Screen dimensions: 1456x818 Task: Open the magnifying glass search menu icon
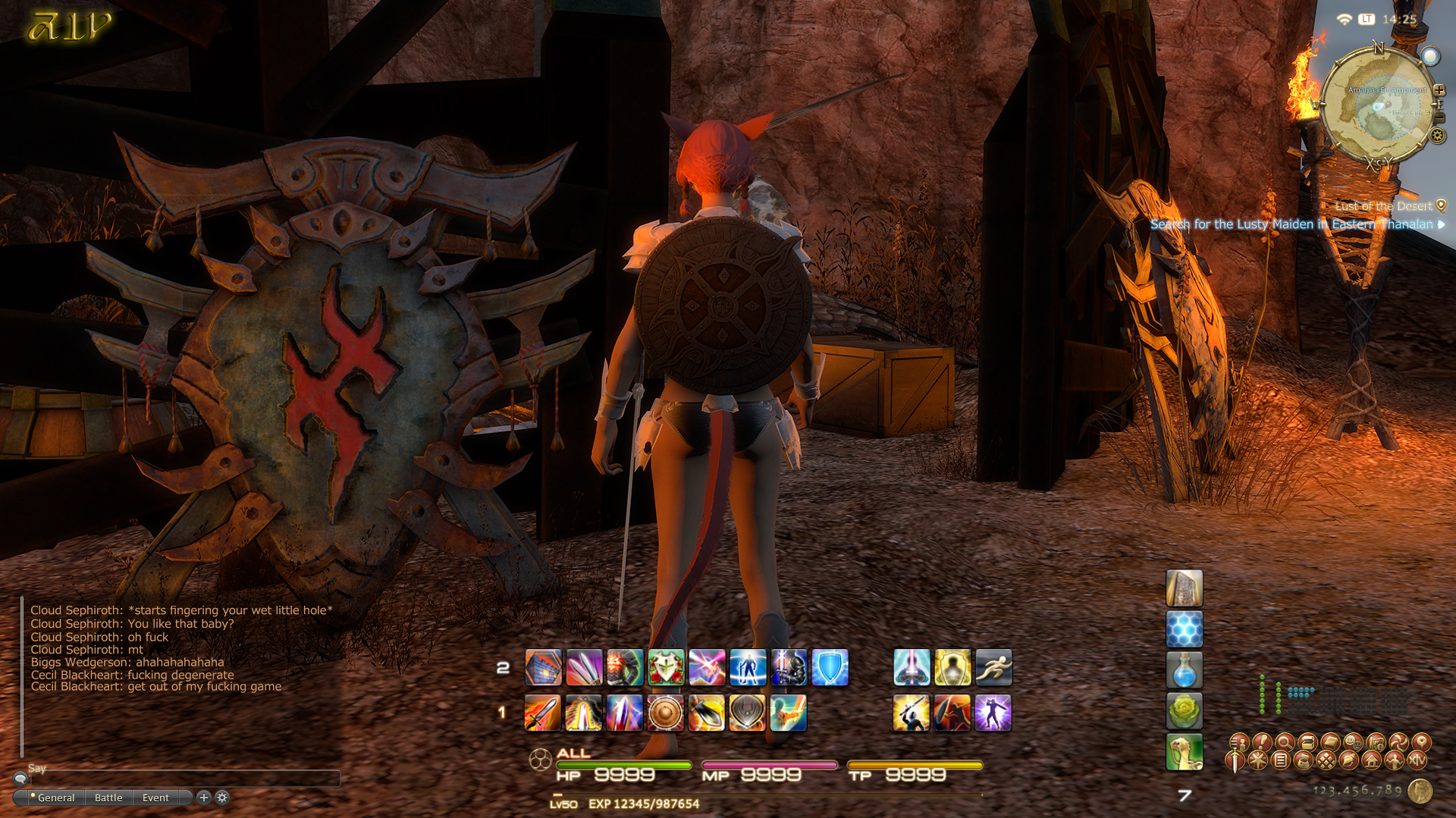click(x=1285, y=741)
